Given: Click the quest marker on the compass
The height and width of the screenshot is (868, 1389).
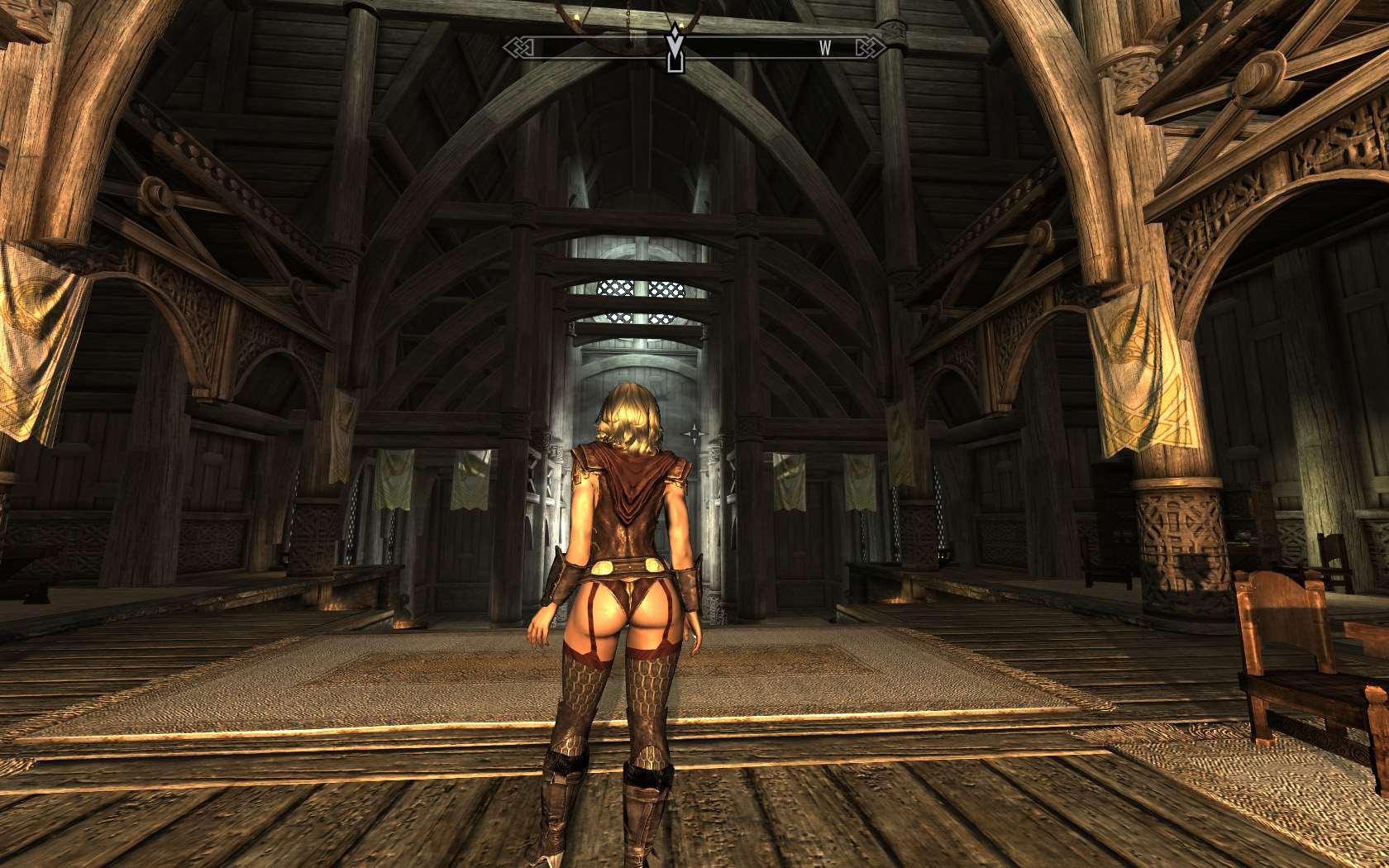Looking at the screenshot, I should [676, 49].
